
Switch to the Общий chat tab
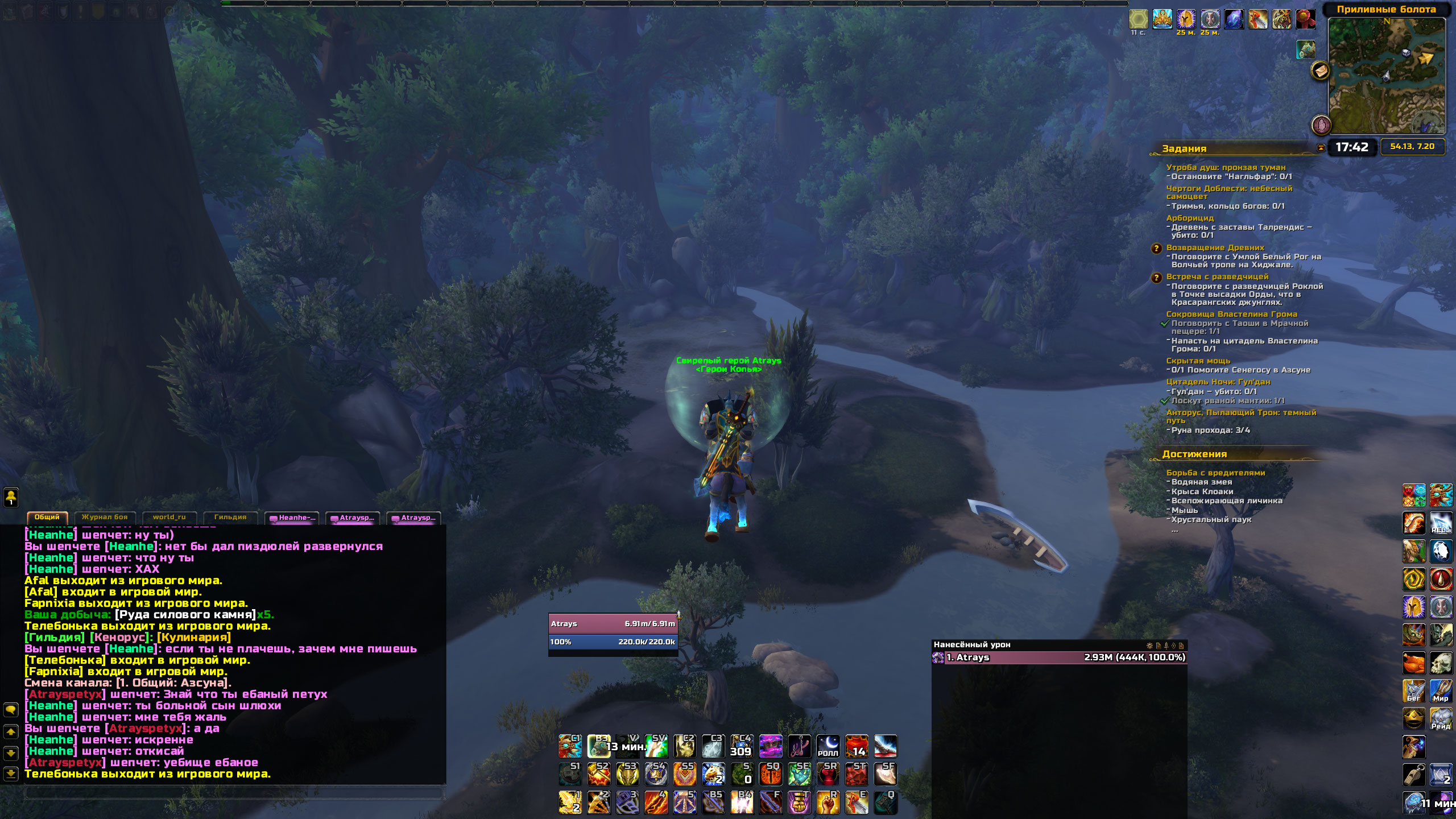[x=47, y=517]
